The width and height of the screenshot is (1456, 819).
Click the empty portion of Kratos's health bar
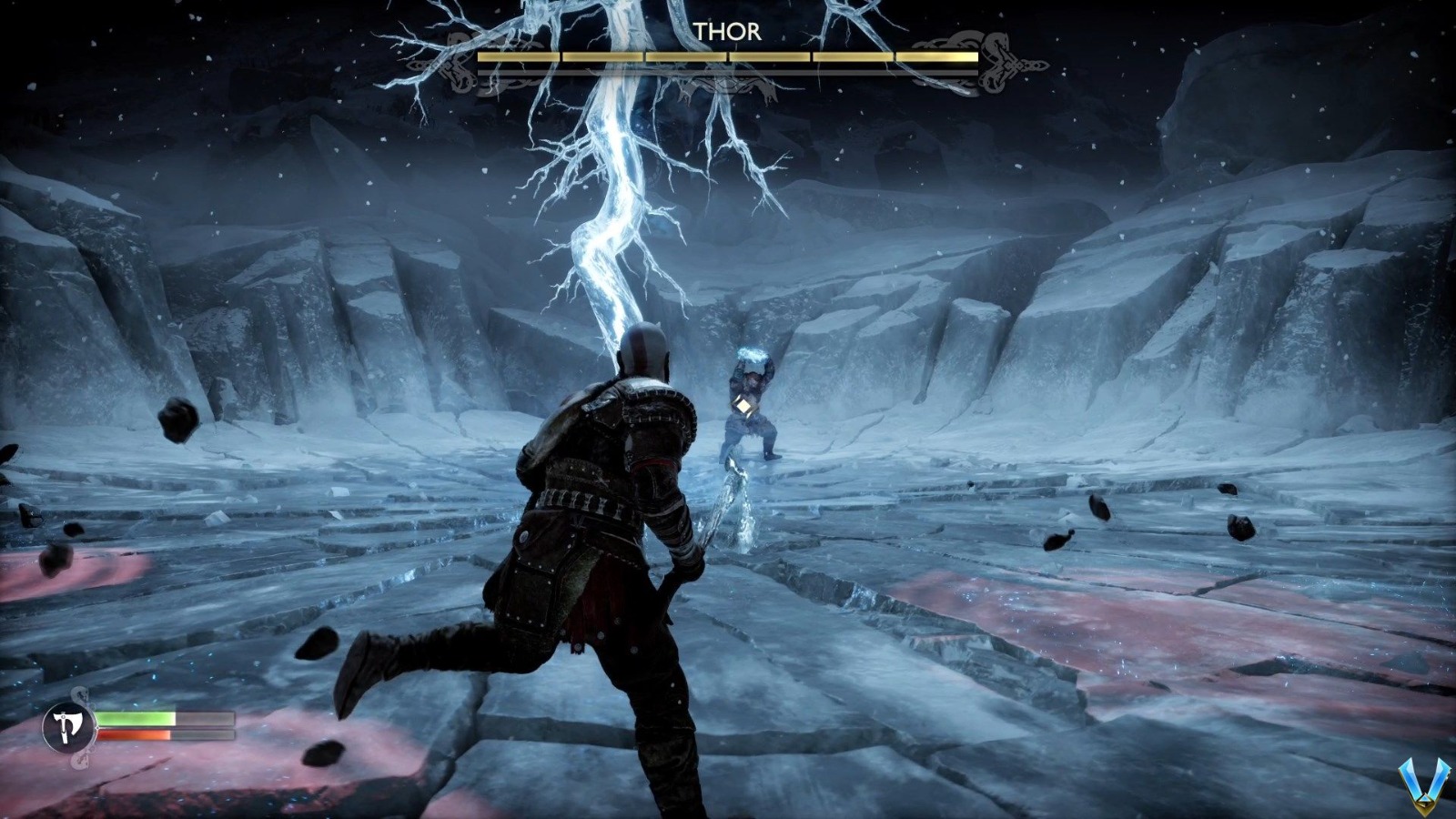point(205,718)
